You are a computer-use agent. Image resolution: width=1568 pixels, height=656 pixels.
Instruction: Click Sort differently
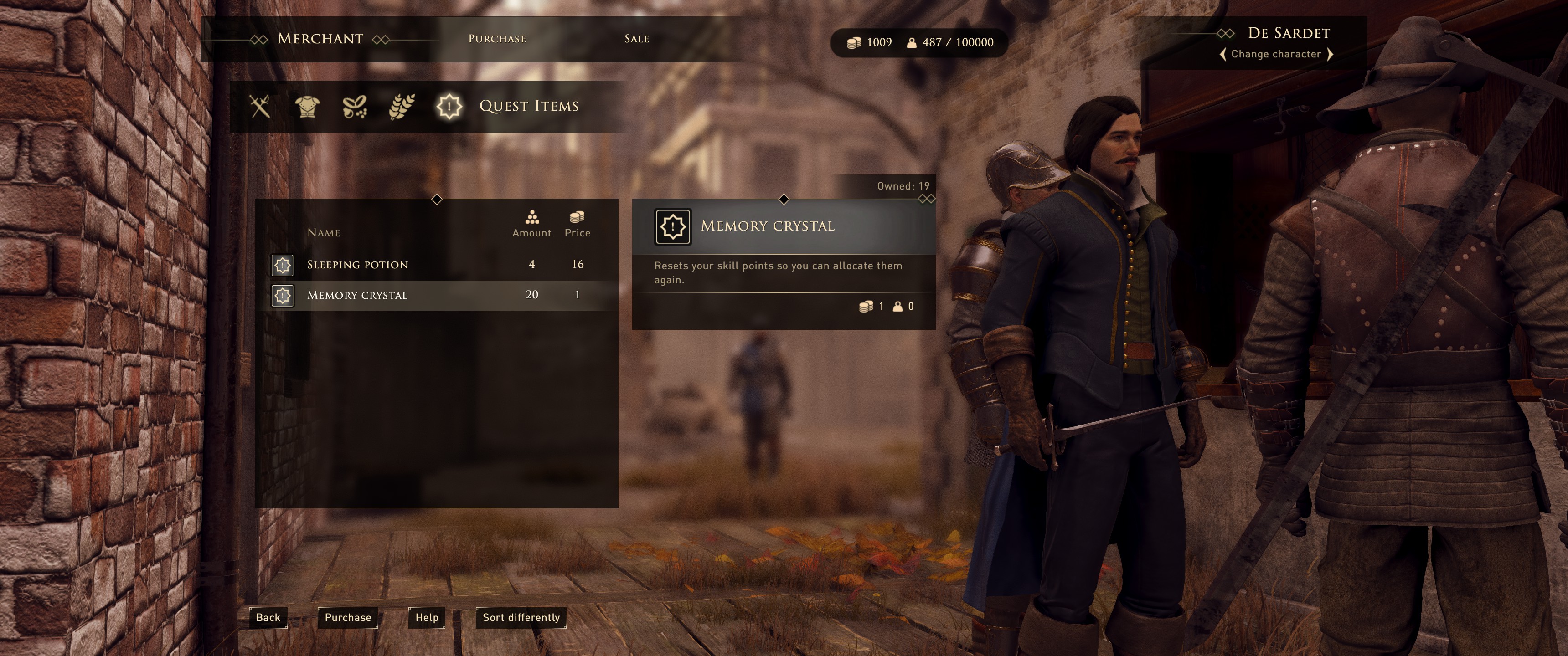pyautogui.click(x=521, y=617)
